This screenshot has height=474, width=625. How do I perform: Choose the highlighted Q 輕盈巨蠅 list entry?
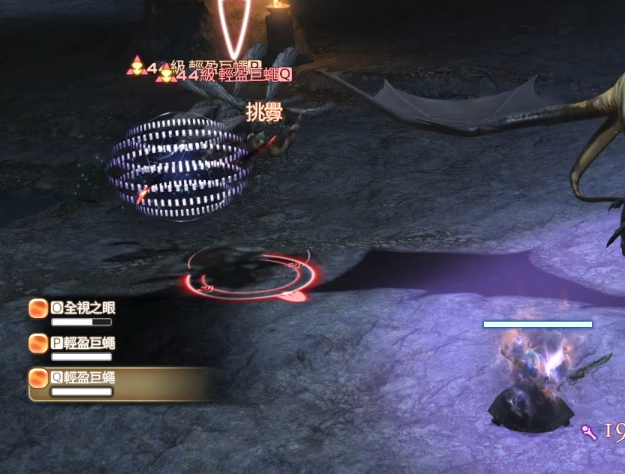click(x=83, y=378)
